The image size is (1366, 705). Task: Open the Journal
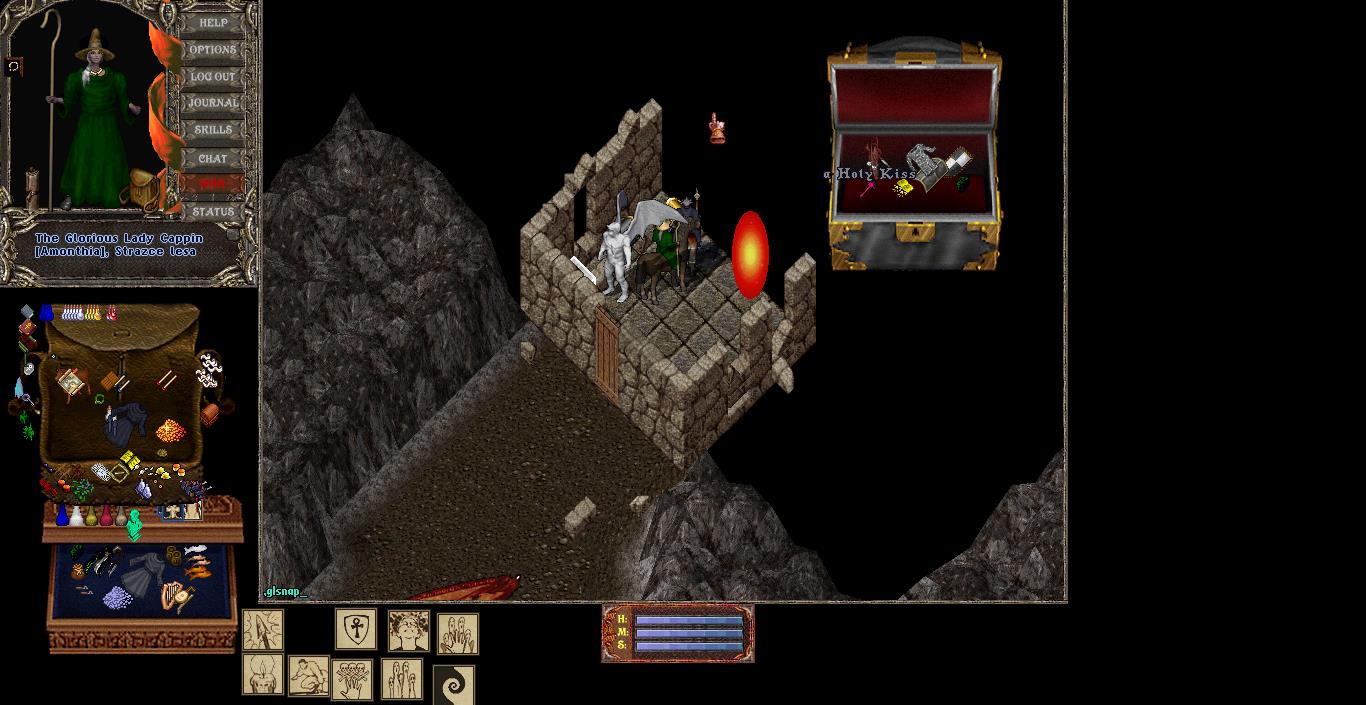tap(213, 103)
